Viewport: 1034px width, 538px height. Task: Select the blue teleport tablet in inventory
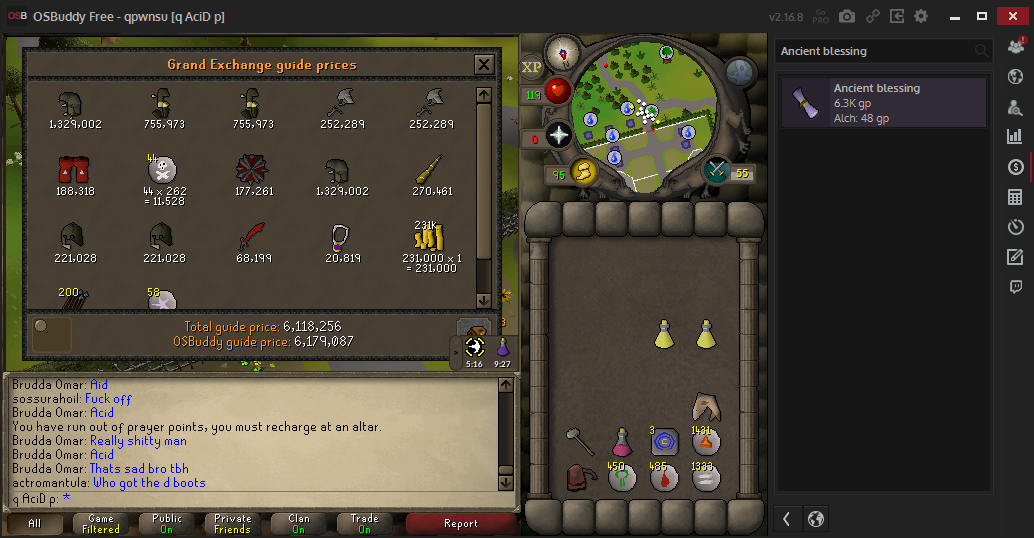tap(664, 441)
